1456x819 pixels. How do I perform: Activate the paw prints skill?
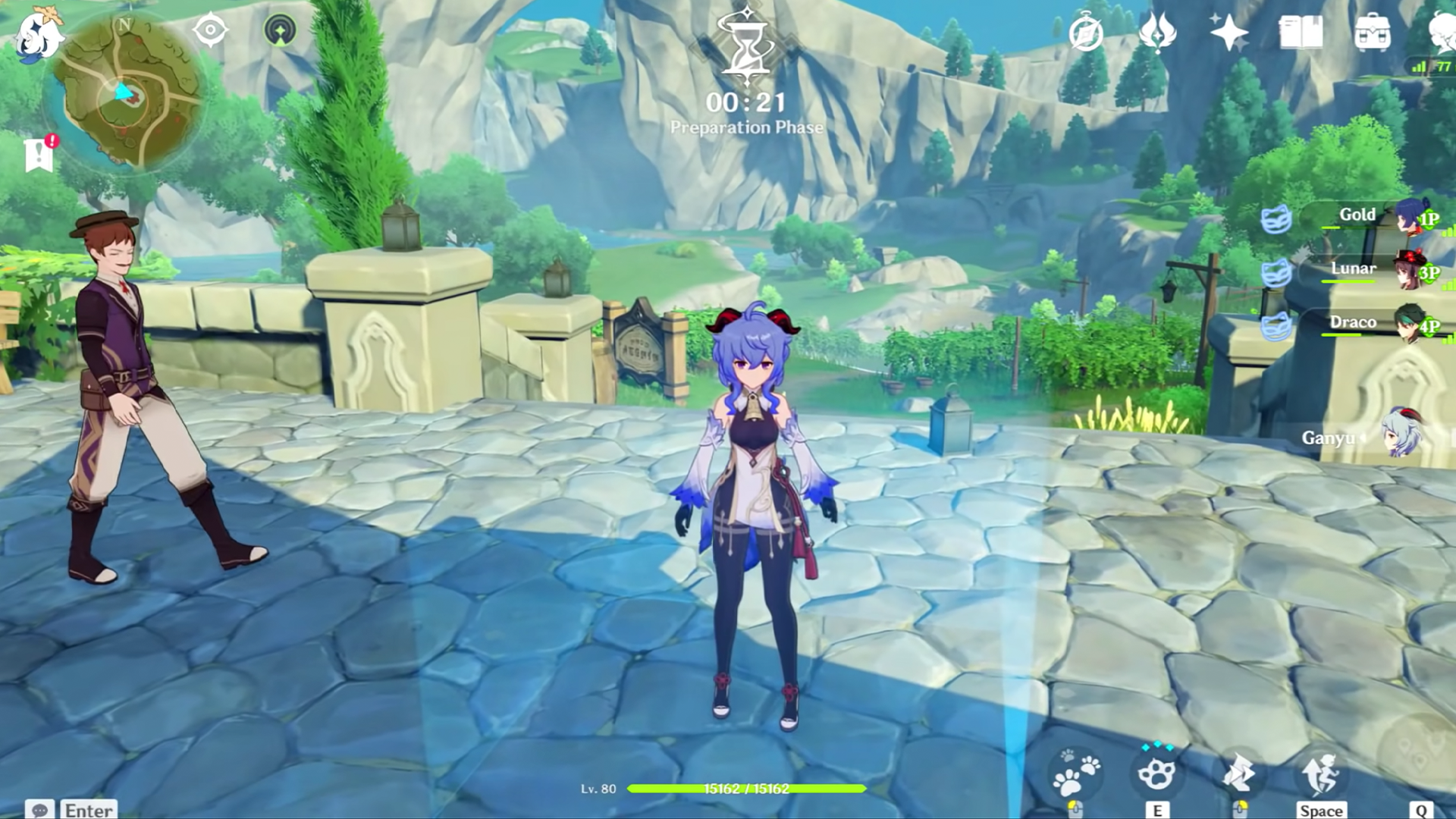point(1076,773)
